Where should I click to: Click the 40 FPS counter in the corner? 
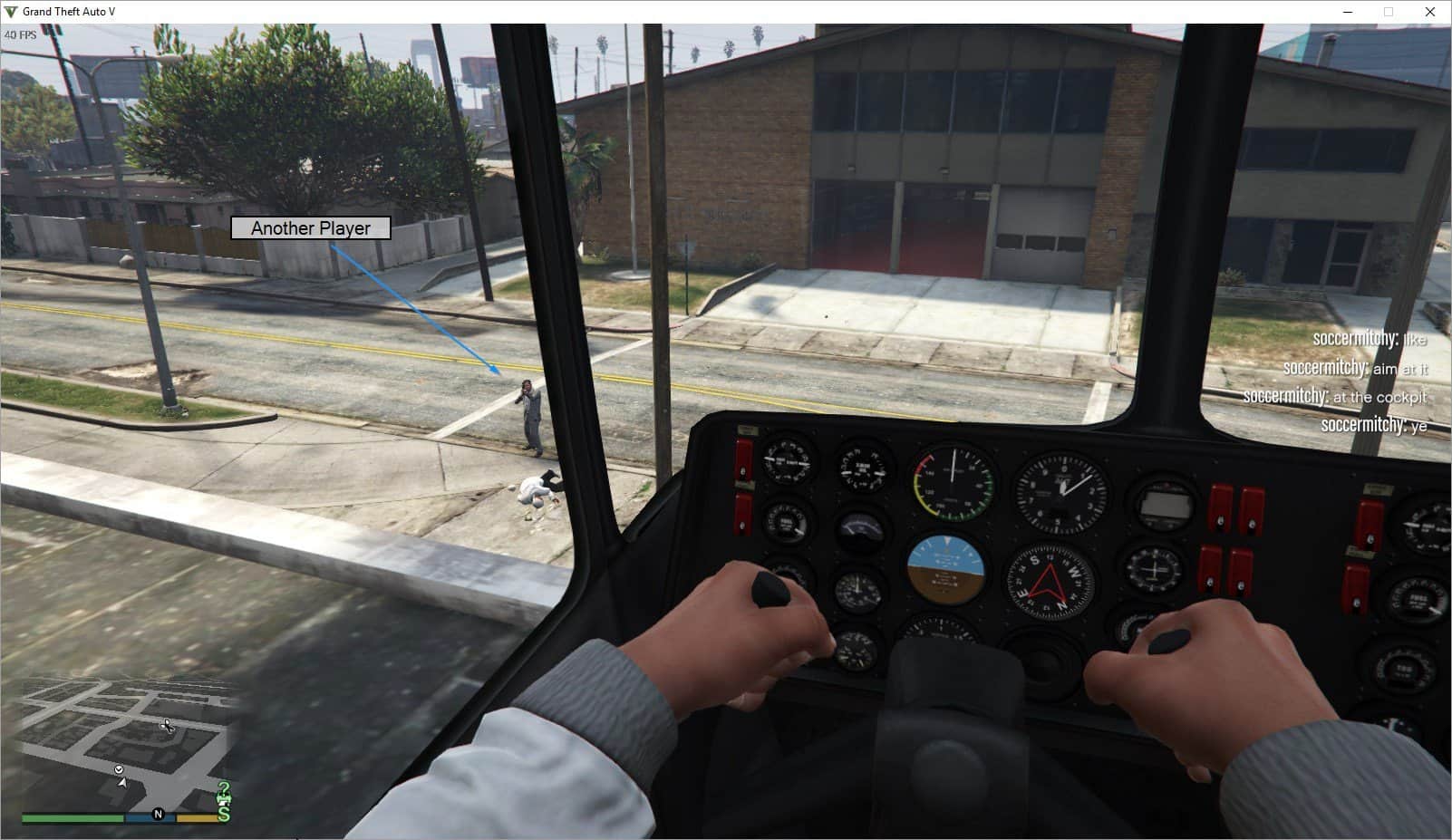tap(19, 33)
